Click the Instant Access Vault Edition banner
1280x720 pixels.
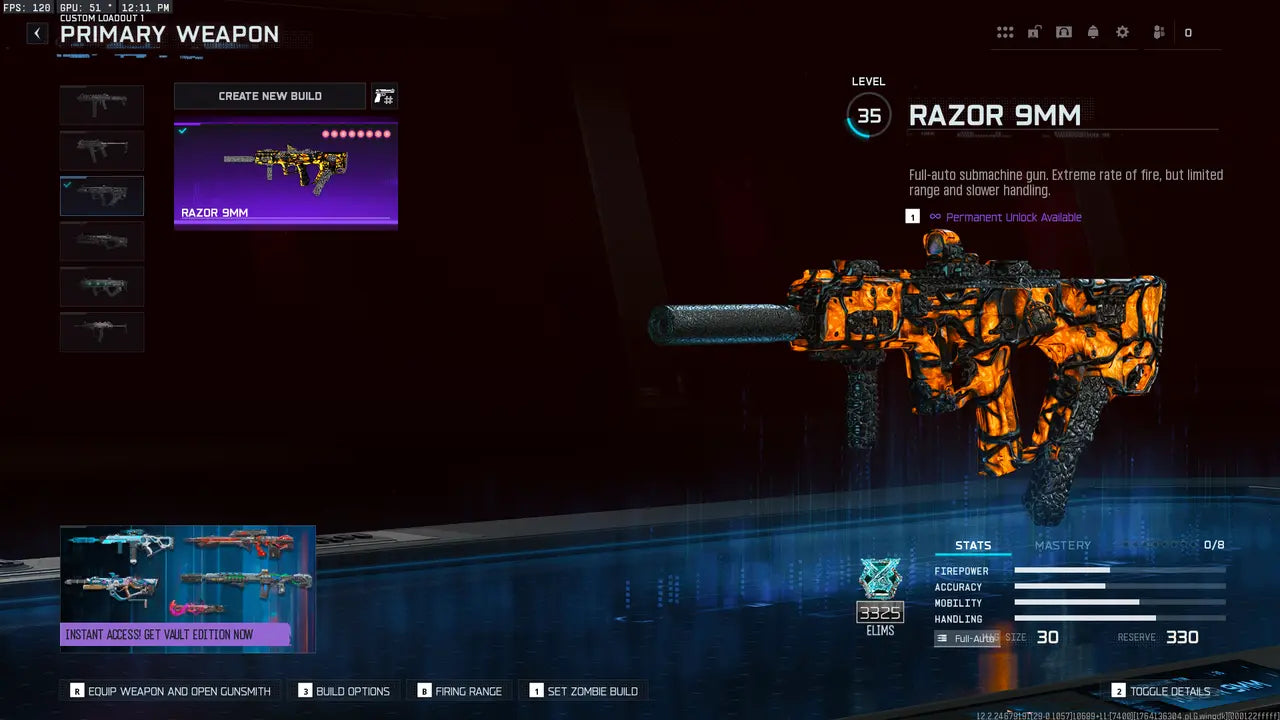pos(187,589)
